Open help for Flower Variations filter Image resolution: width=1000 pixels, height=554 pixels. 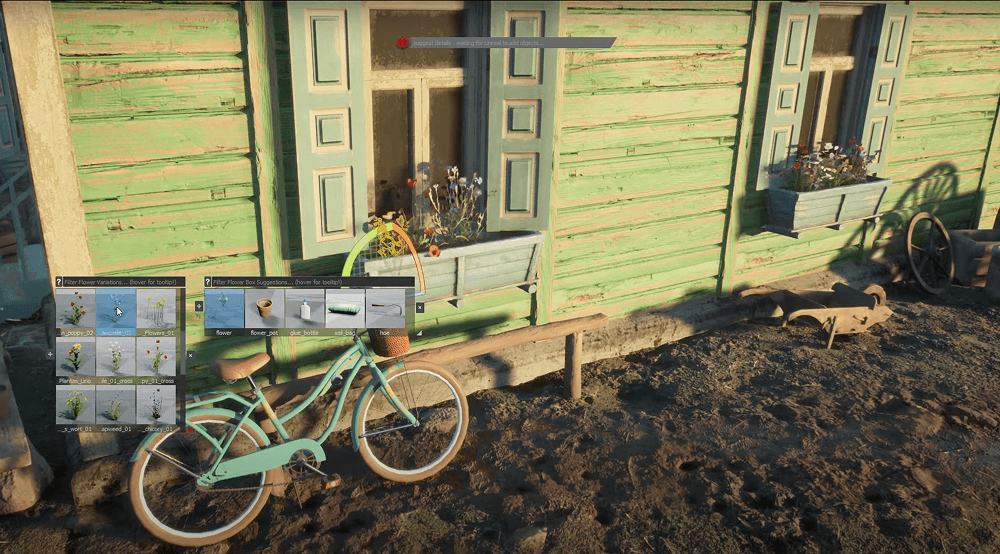59,283
